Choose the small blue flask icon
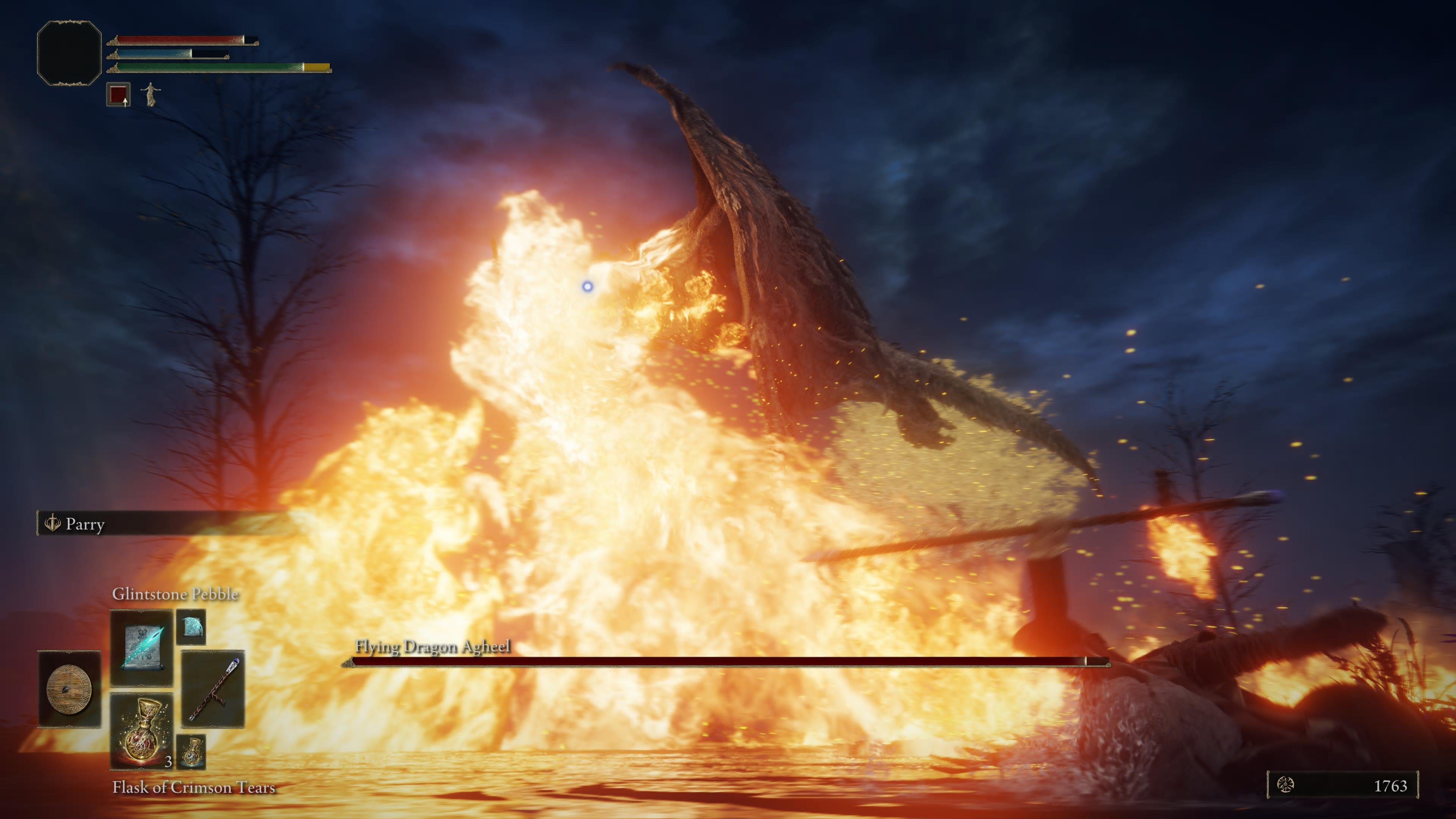1456x819 pixels. [191, 752]
